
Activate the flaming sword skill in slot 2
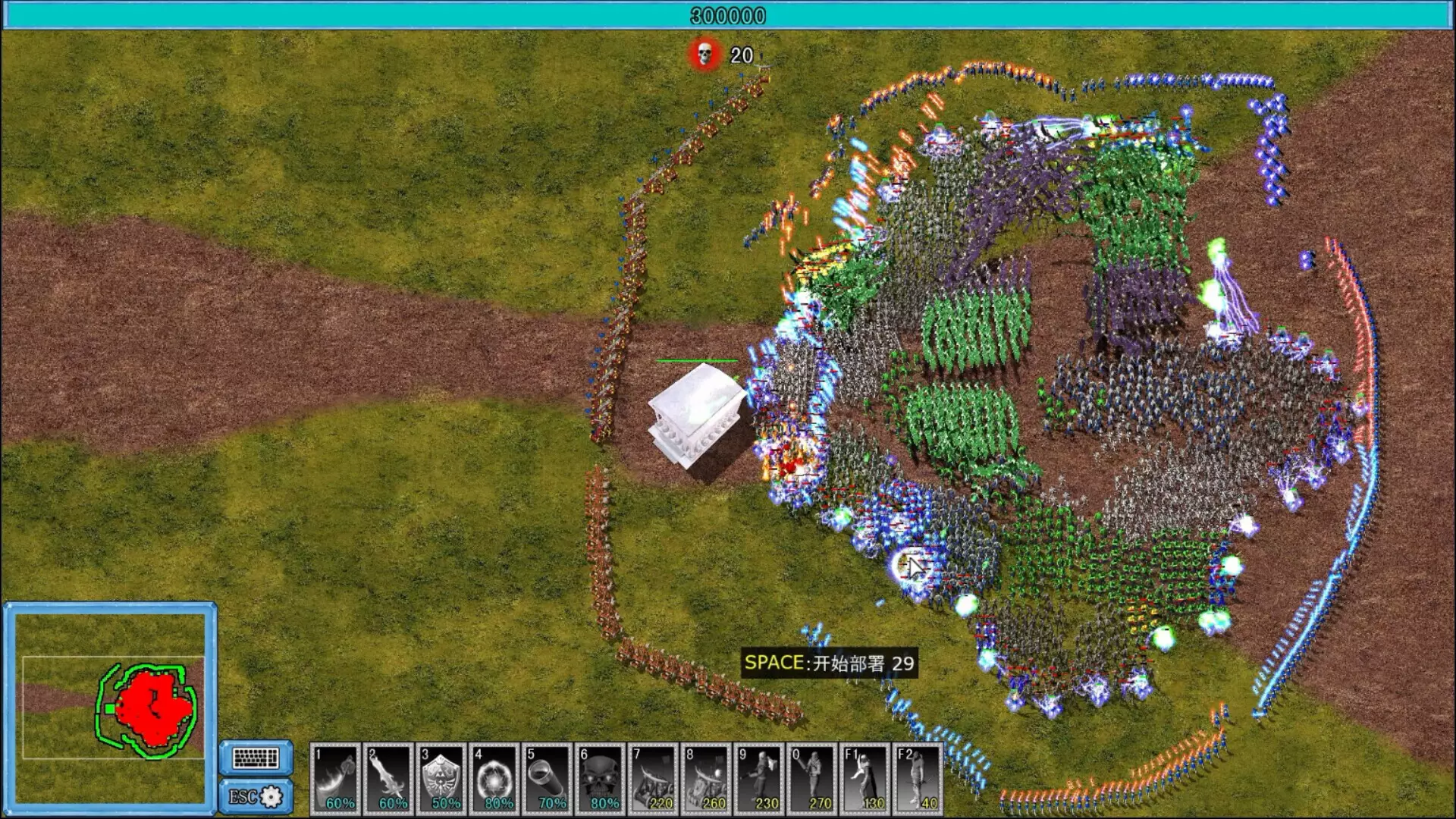pos(388,778)
